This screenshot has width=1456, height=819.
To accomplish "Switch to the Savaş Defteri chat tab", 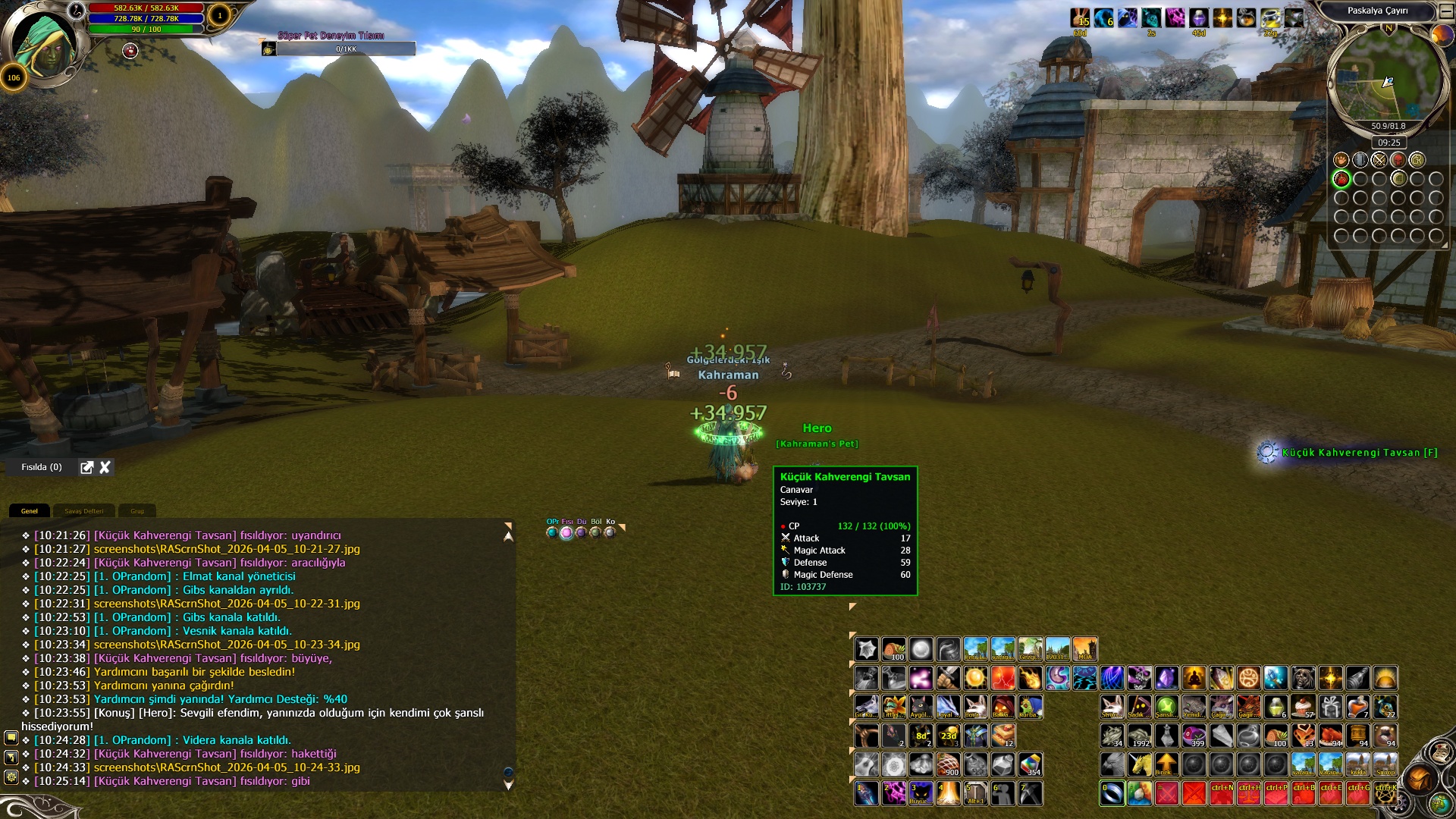I will tap(83, 511).
